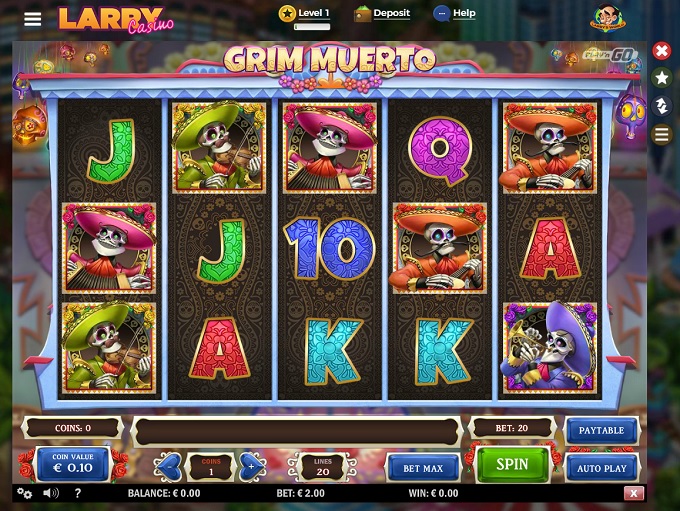Screen dimensions: 680x511
Task: Close the game with bottom-bar X button
Action: point(633,493)
